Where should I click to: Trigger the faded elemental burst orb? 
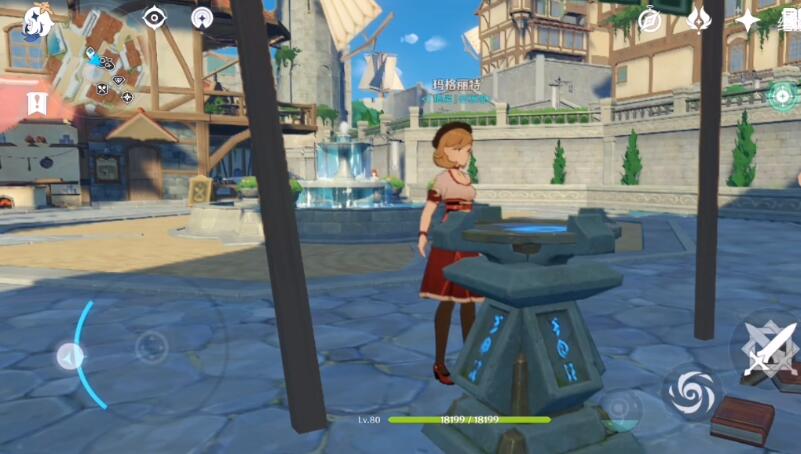point(620,409)
